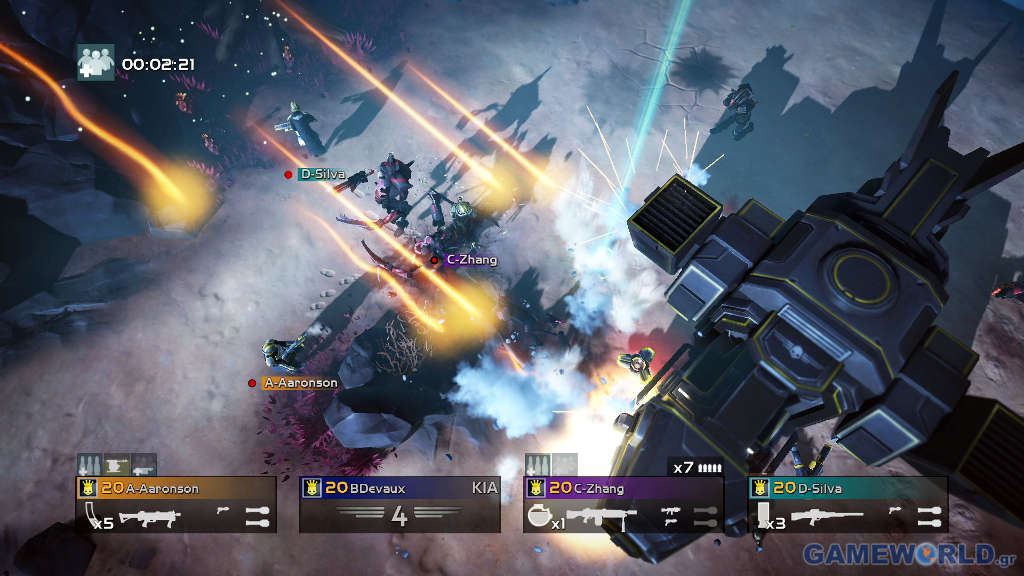Click A-Aaronson's primary weapon icon
The width and height of the screenshot is (1024, 576).
pos(150,517)
